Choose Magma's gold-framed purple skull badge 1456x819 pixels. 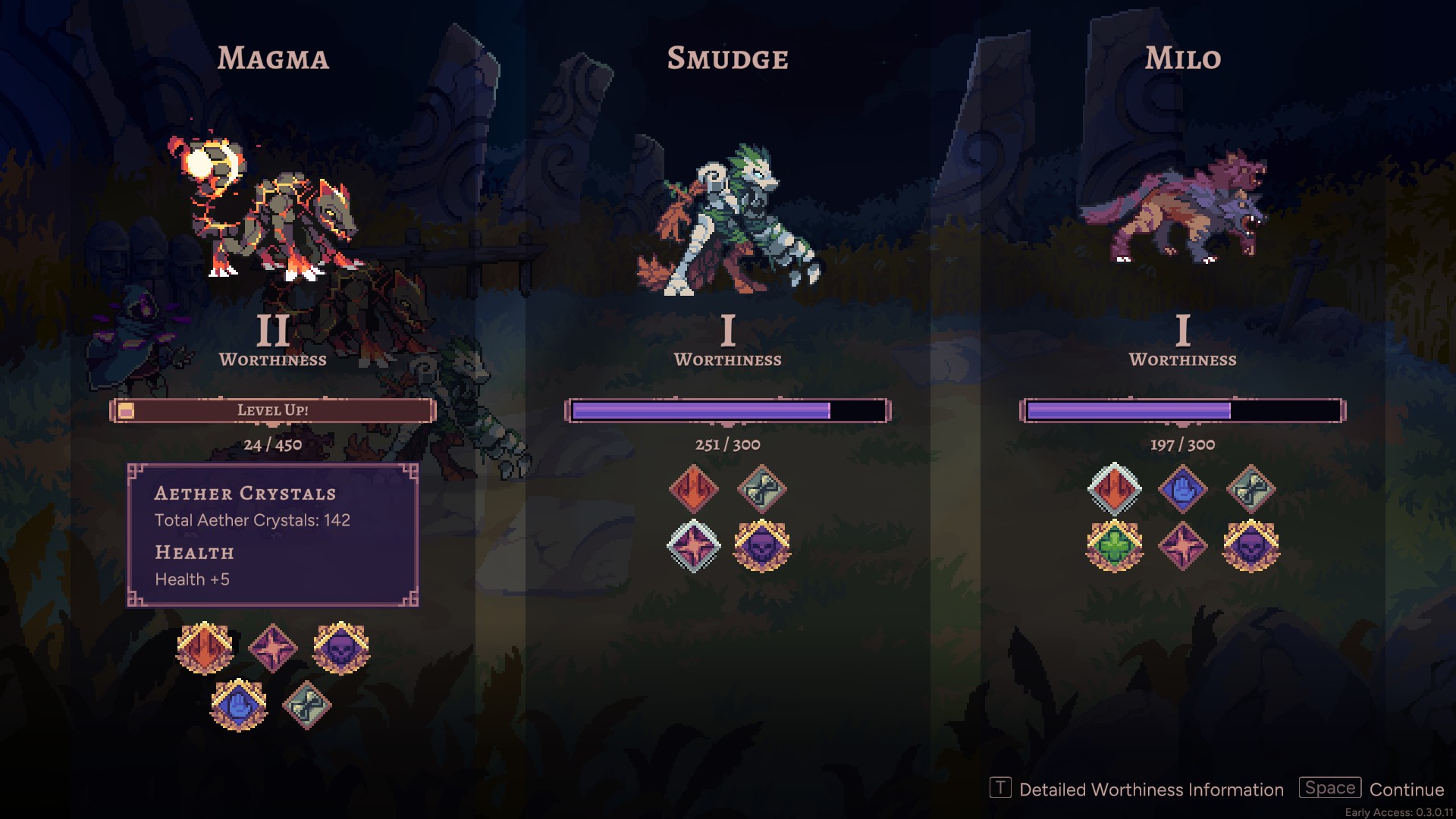(341, 648)
